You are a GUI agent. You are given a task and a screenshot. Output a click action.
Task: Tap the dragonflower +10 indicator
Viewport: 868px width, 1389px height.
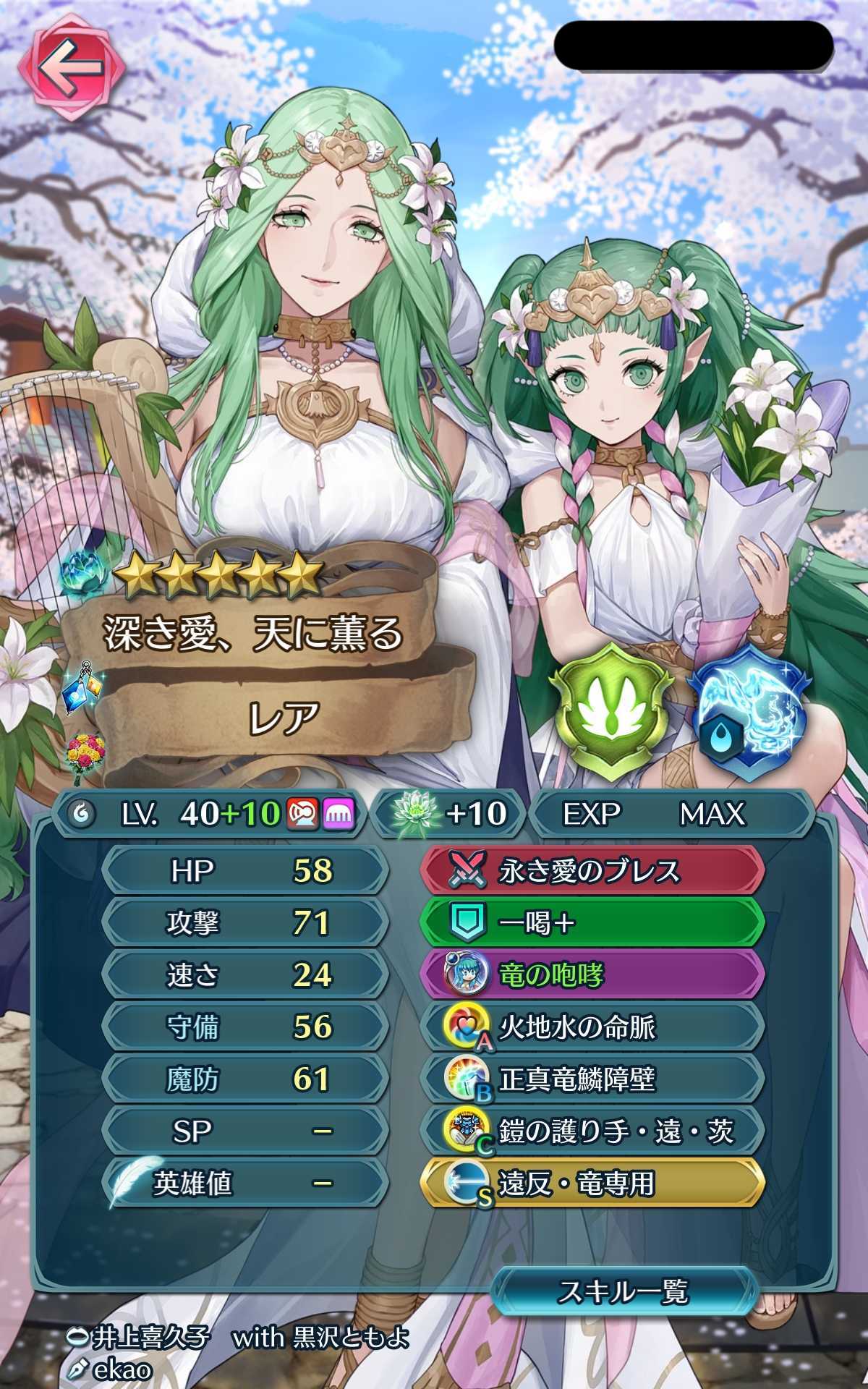coord(450,814)
